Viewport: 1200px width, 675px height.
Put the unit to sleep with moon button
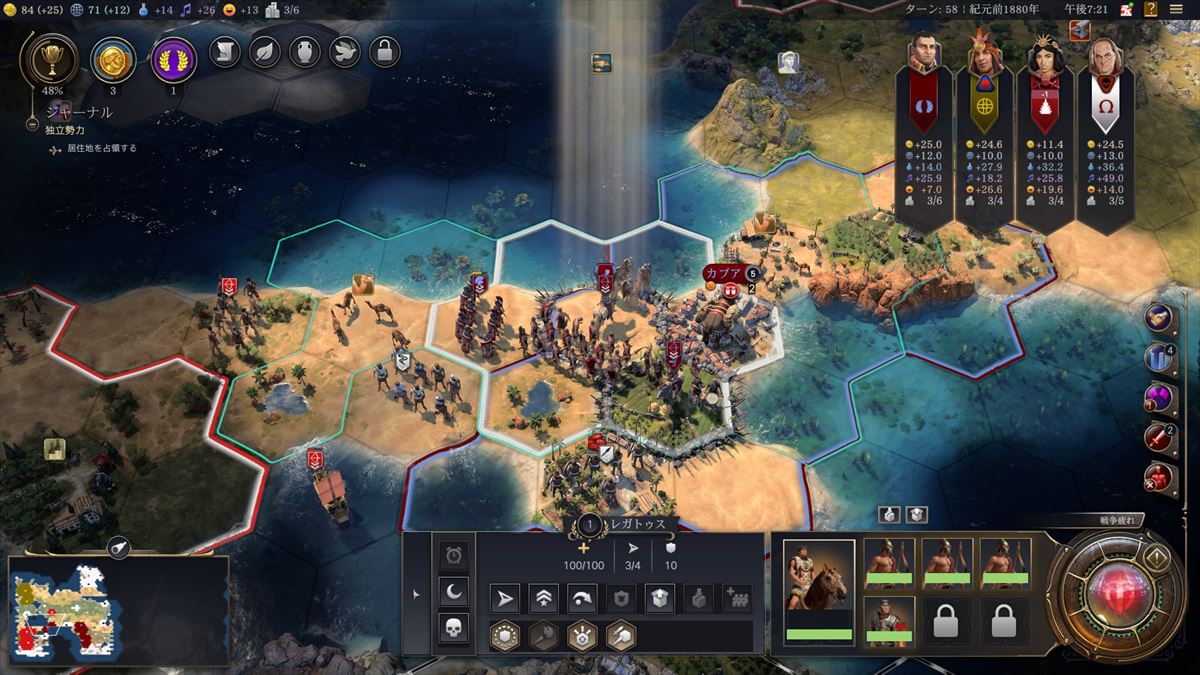tap(454, 591)
